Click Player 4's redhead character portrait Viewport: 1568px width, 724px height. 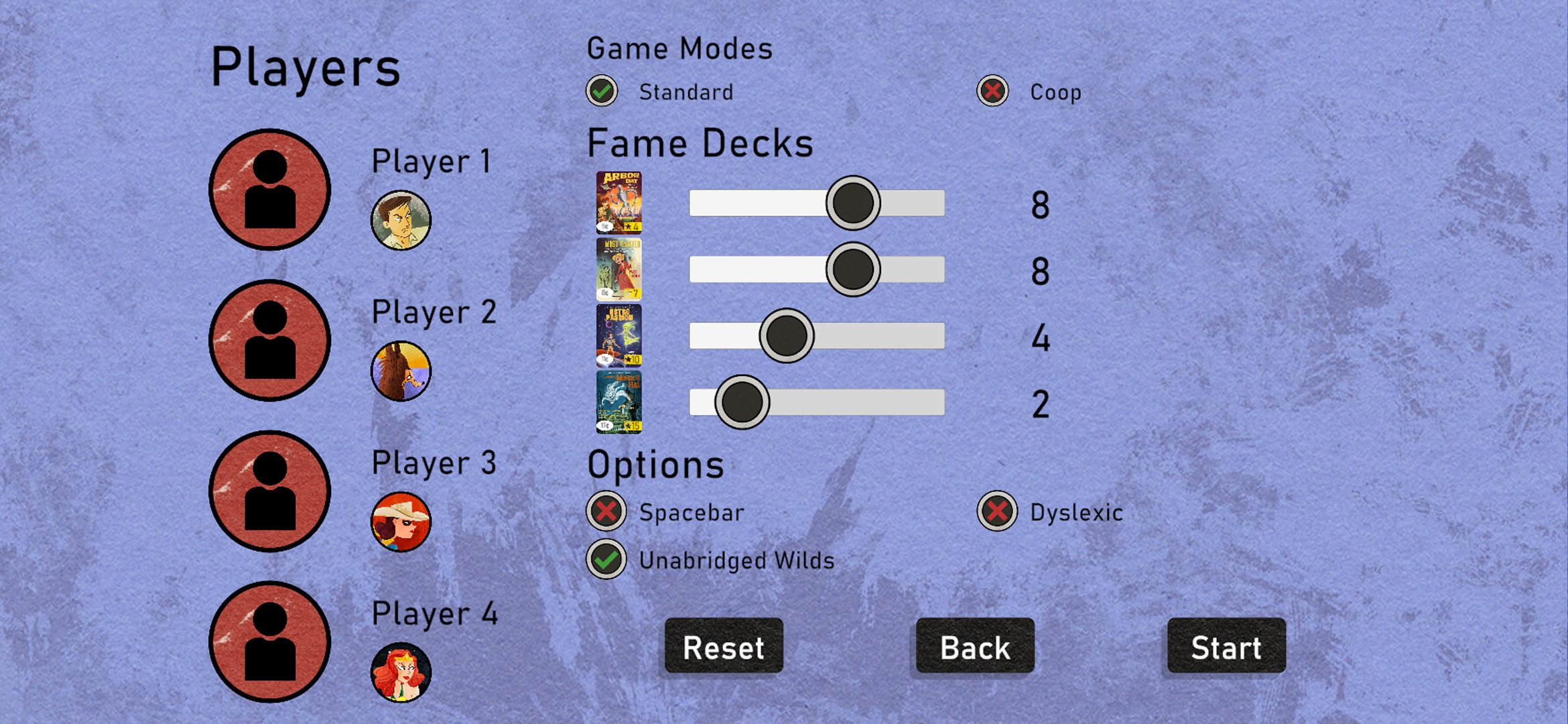(400, 672)
